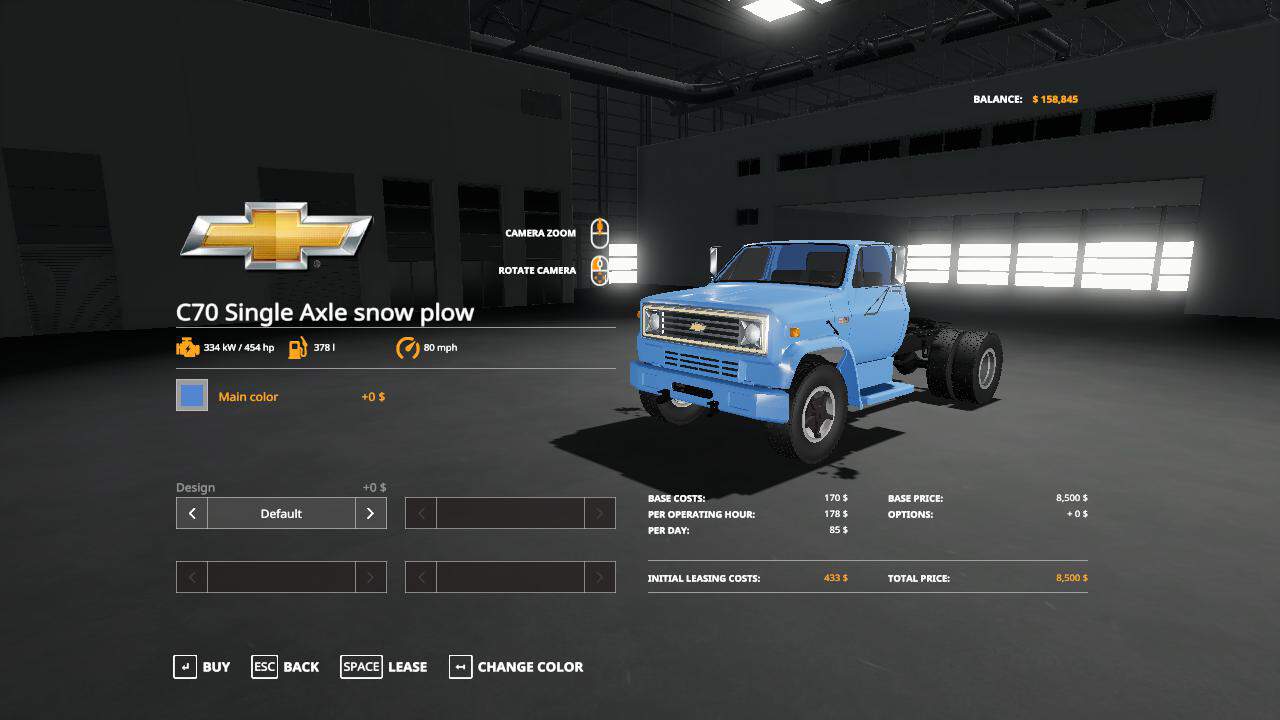Viewport: 1280px width, 720px height.
Task: Click the right arrow of the empty config selector
Action: pyautogui.click(x=598, y=513)
